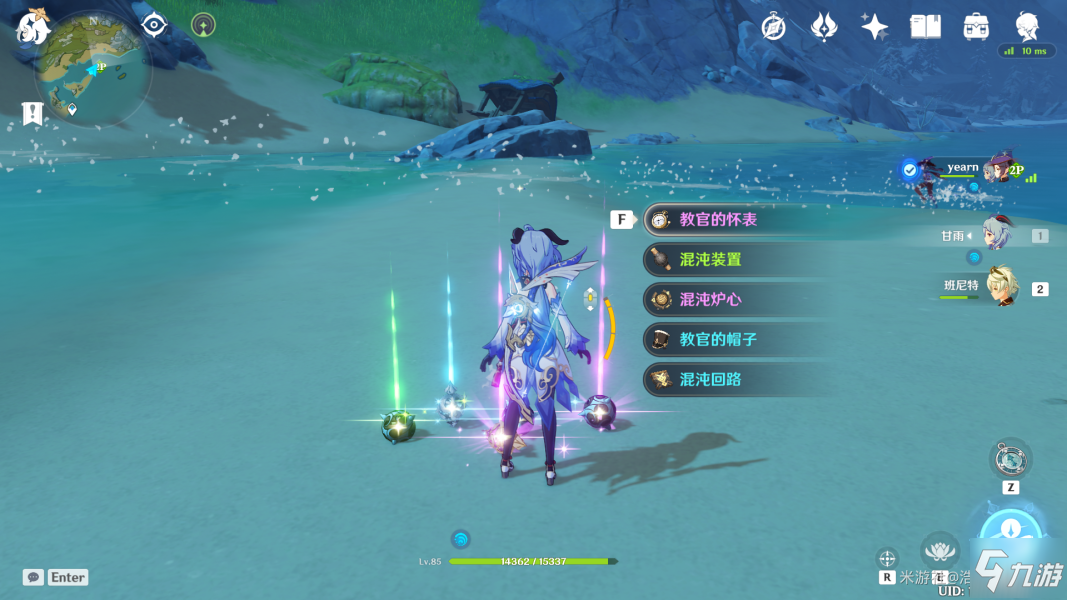Open the battle pass icon beside elemental sight

coord(204,25)
